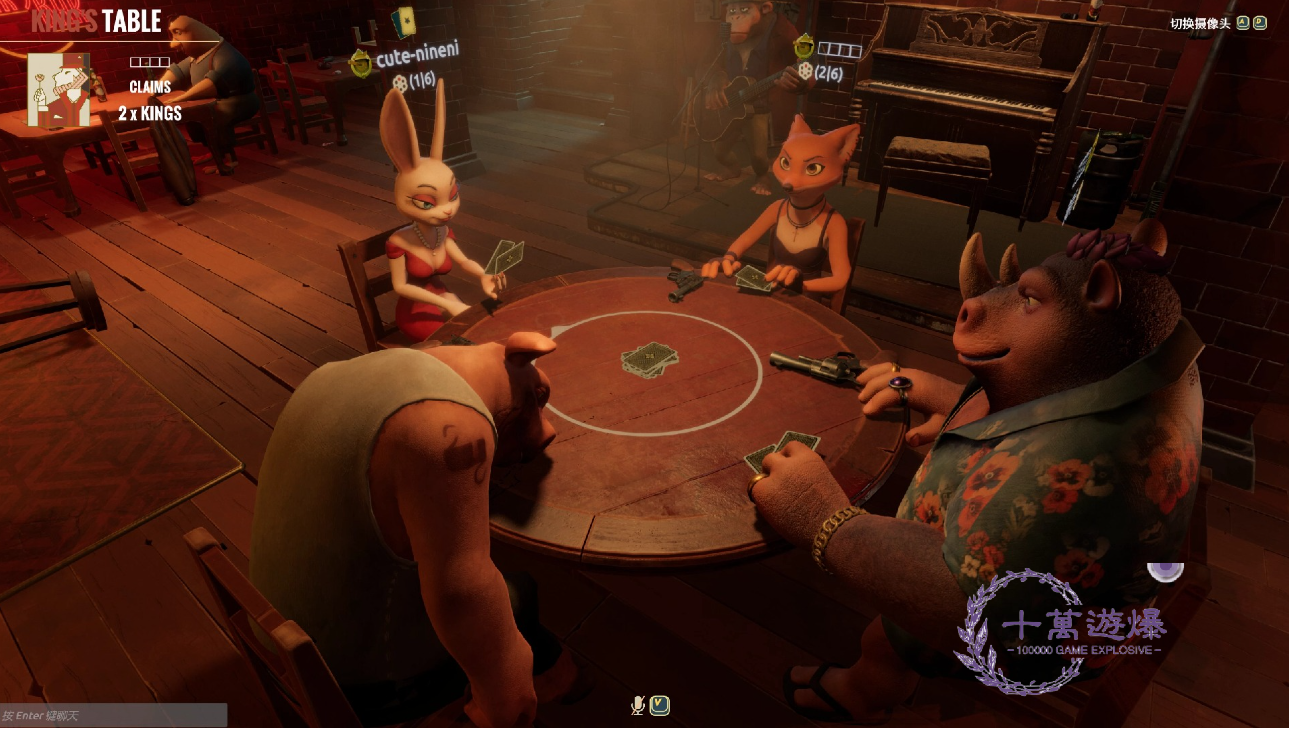Viewport: 1289px width, 729px height.
Task: Click the four-segment progress bar above the fox
Action: point(840,49)
